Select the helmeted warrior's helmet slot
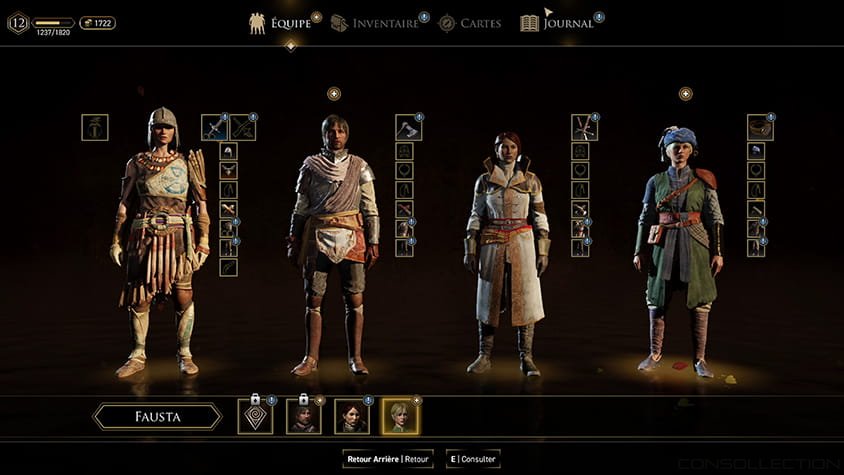The width and height of the screenshot is (844, 475). (x=228, y=151)
